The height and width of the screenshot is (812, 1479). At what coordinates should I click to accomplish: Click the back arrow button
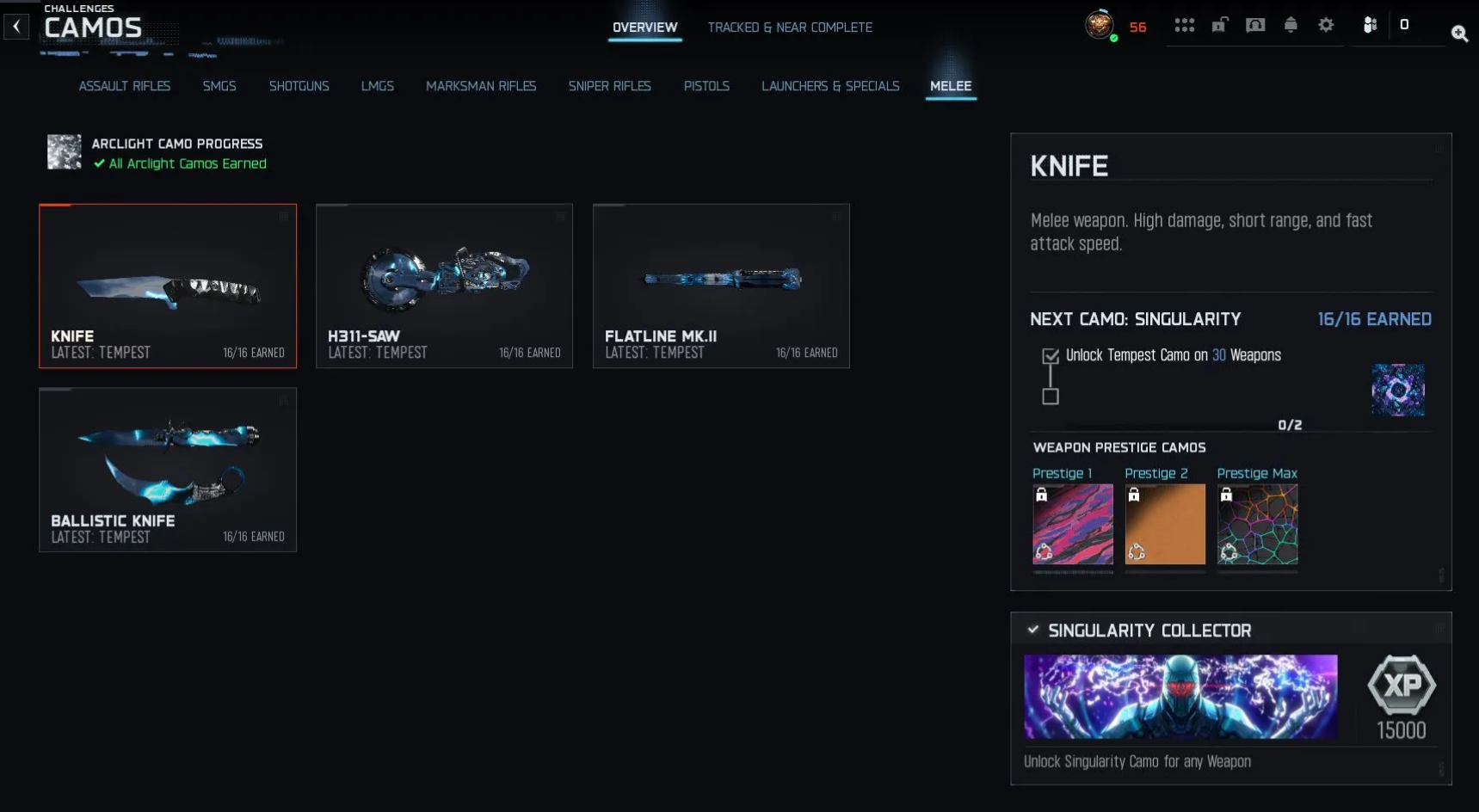[16, 26]
